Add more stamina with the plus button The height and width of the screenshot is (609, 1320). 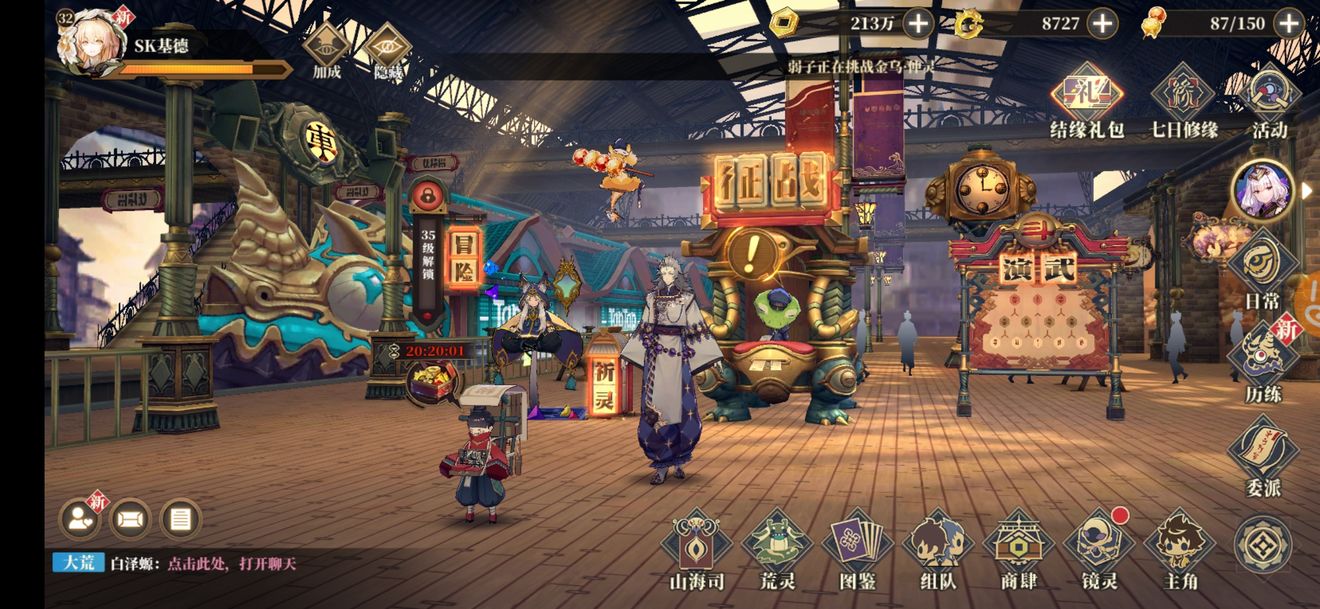coord(1289,23)
